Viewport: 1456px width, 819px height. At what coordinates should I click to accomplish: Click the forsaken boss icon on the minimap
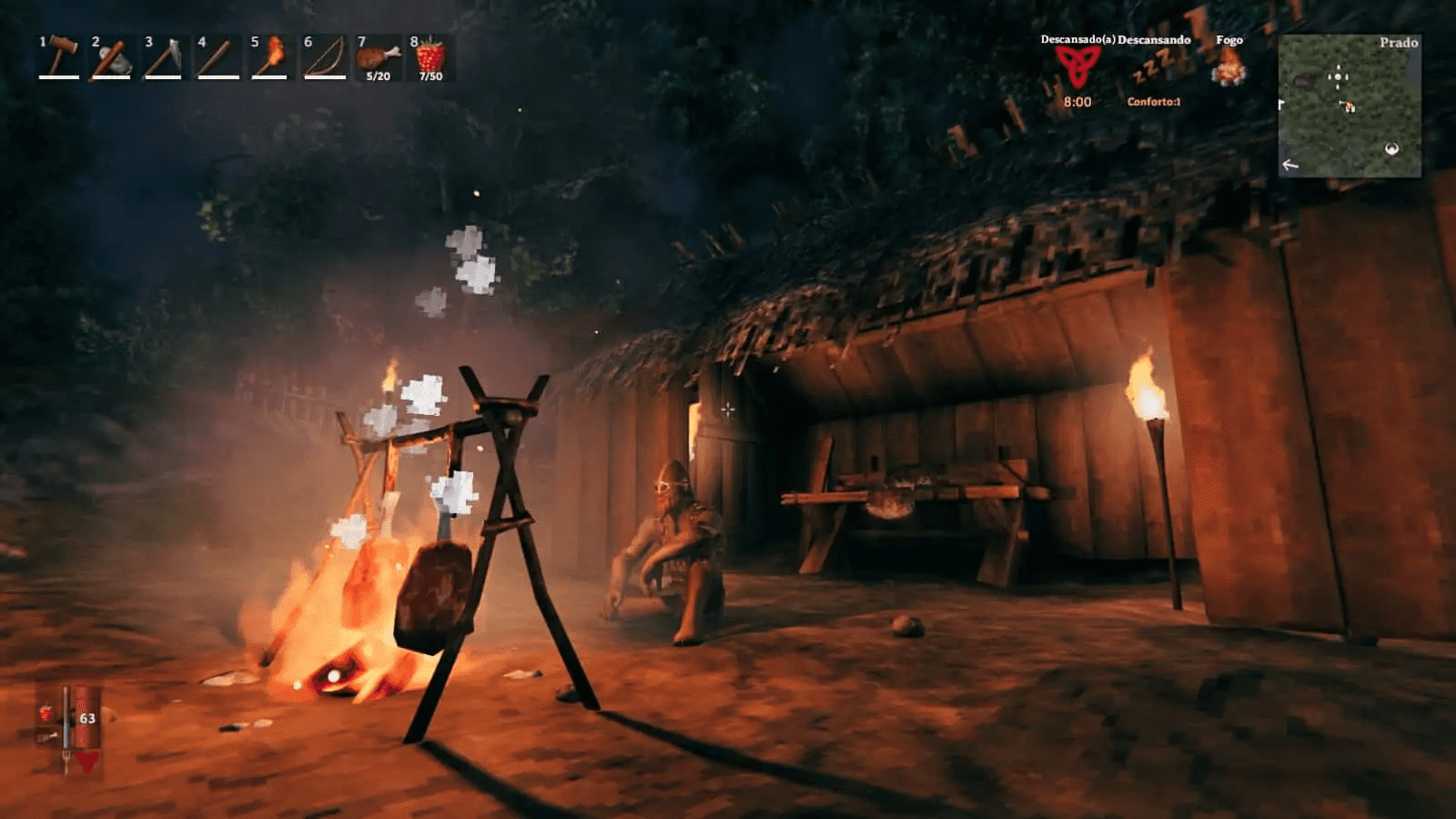pyautogui.click(x=1392, y=148)
